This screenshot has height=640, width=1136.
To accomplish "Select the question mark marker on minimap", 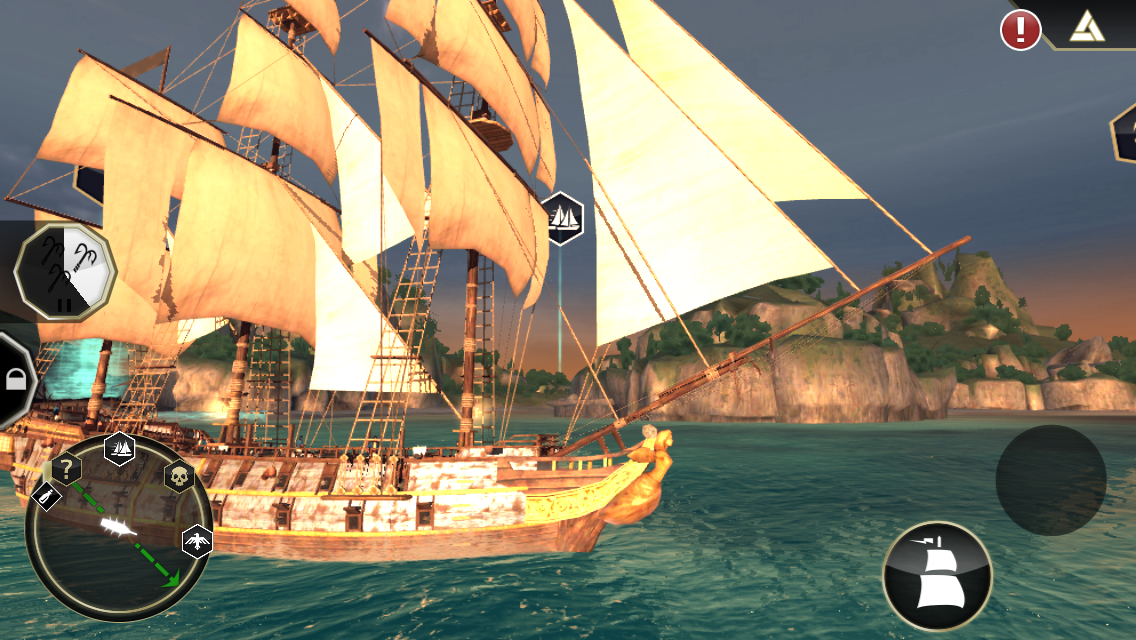I will click(x=66, y=467).
